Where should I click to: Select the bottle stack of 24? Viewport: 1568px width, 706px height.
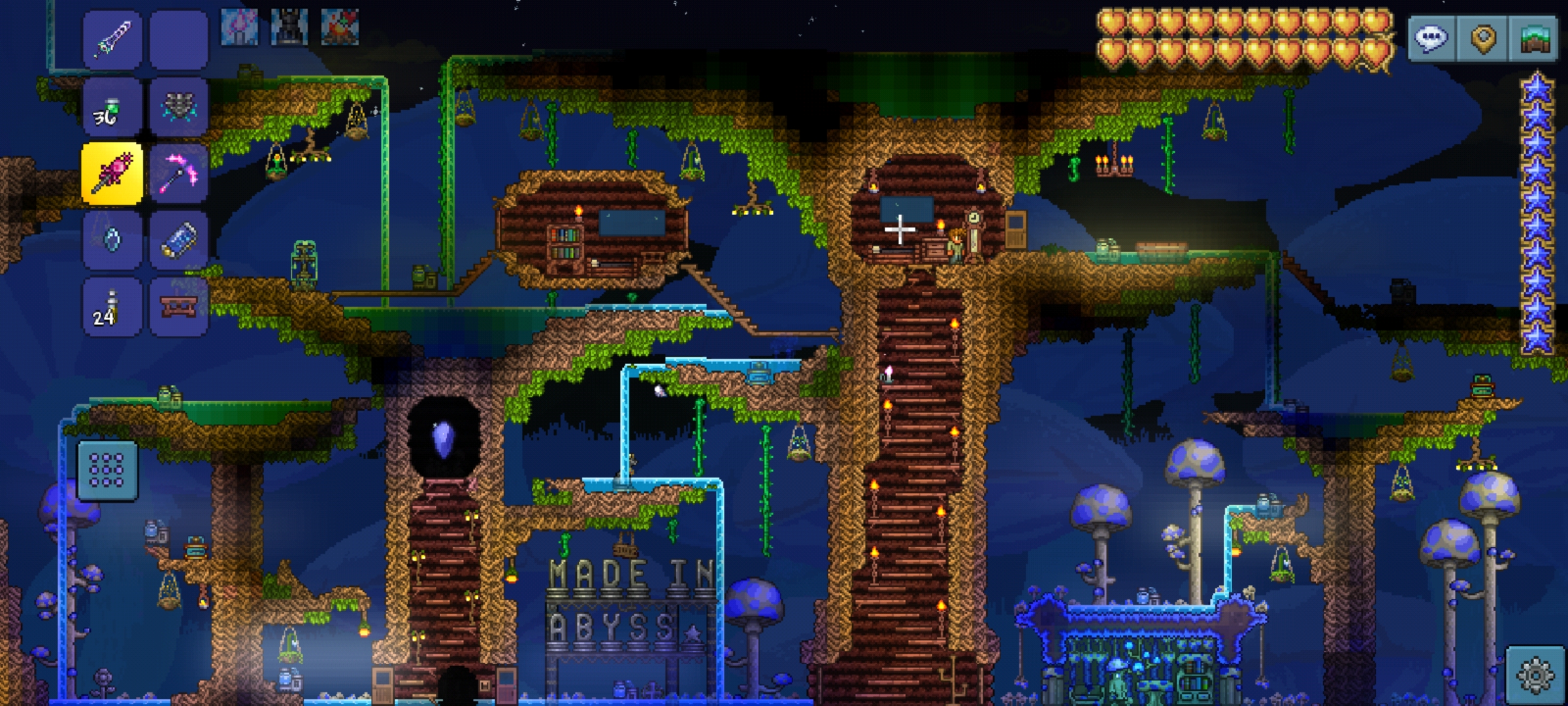coord(112,307)
